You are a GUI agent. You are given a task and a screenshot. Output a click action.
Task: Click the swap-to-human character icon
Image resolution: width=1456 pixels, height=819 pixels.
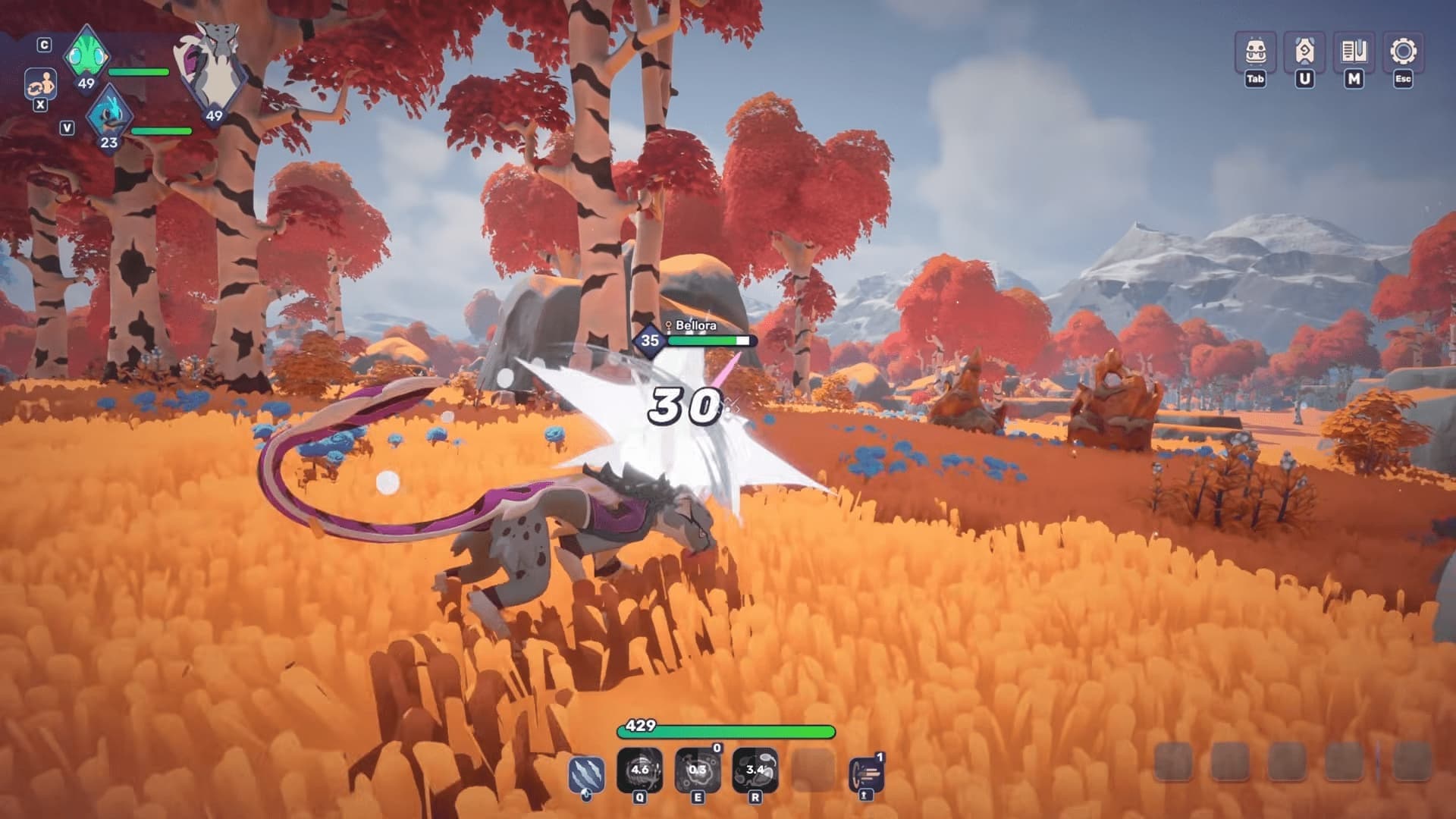(39, 84)
